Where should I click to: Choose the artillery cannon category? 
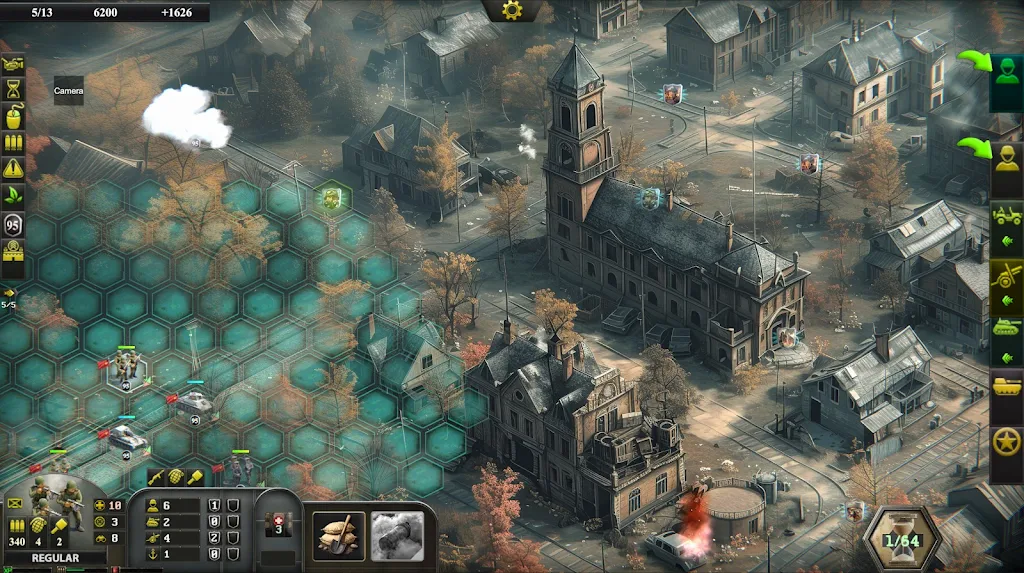[x=1006, y=273]
